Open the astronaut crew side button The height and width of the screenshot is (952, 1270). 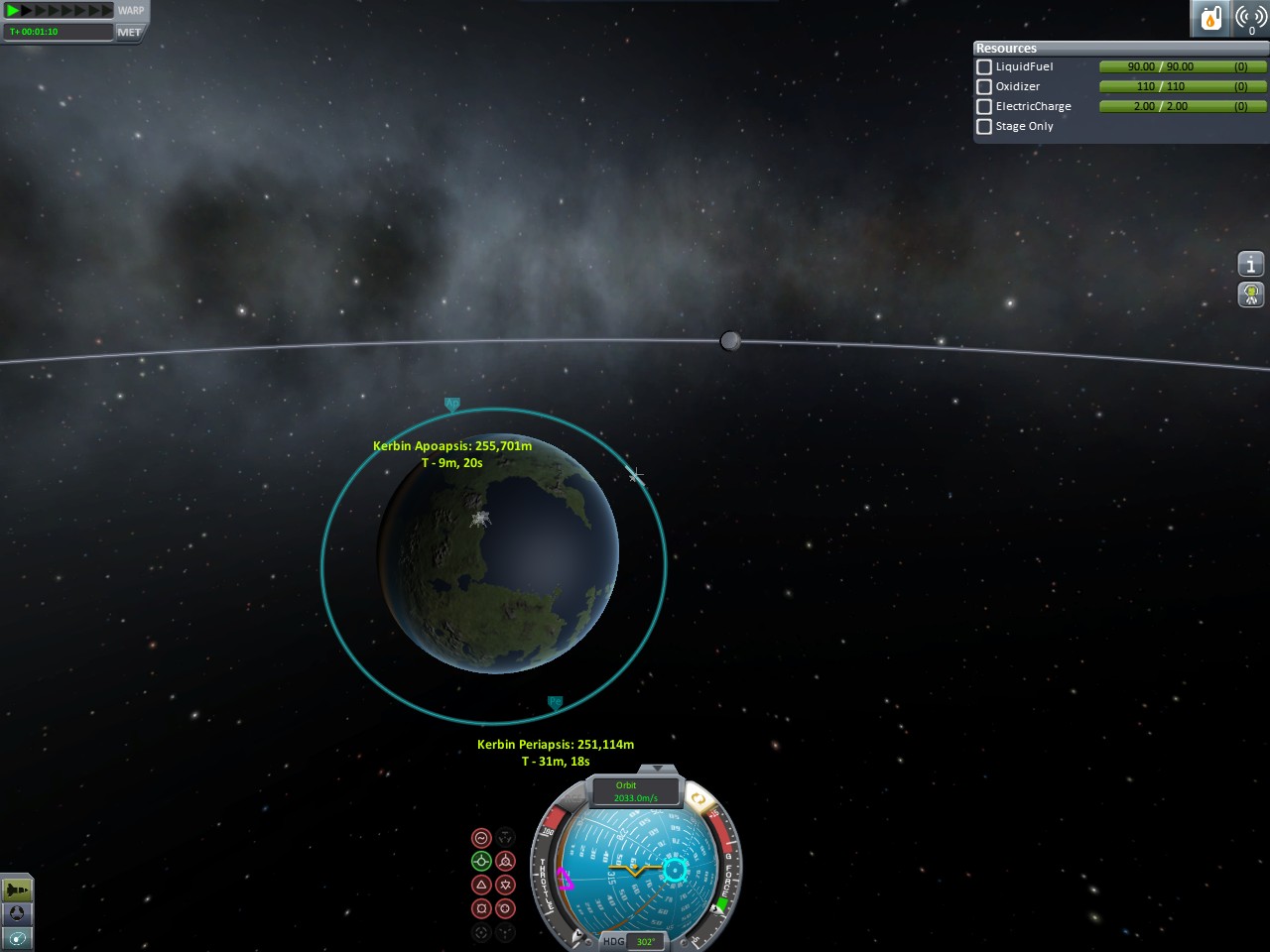pos(1251,295)
